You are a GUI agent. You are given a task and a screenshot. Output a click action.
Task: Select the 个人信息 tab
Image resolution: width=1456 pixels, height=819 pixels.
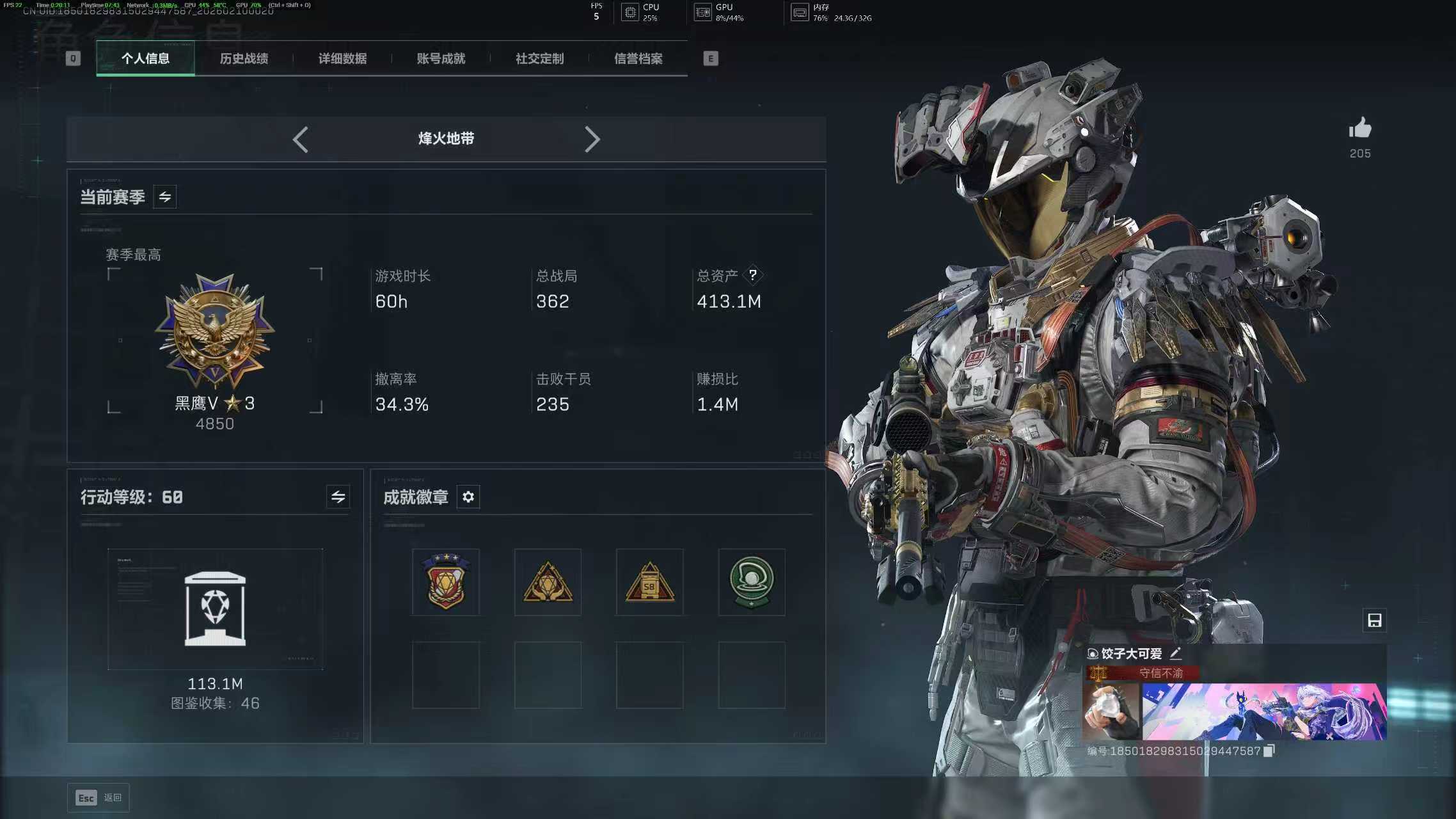point(145,59)
